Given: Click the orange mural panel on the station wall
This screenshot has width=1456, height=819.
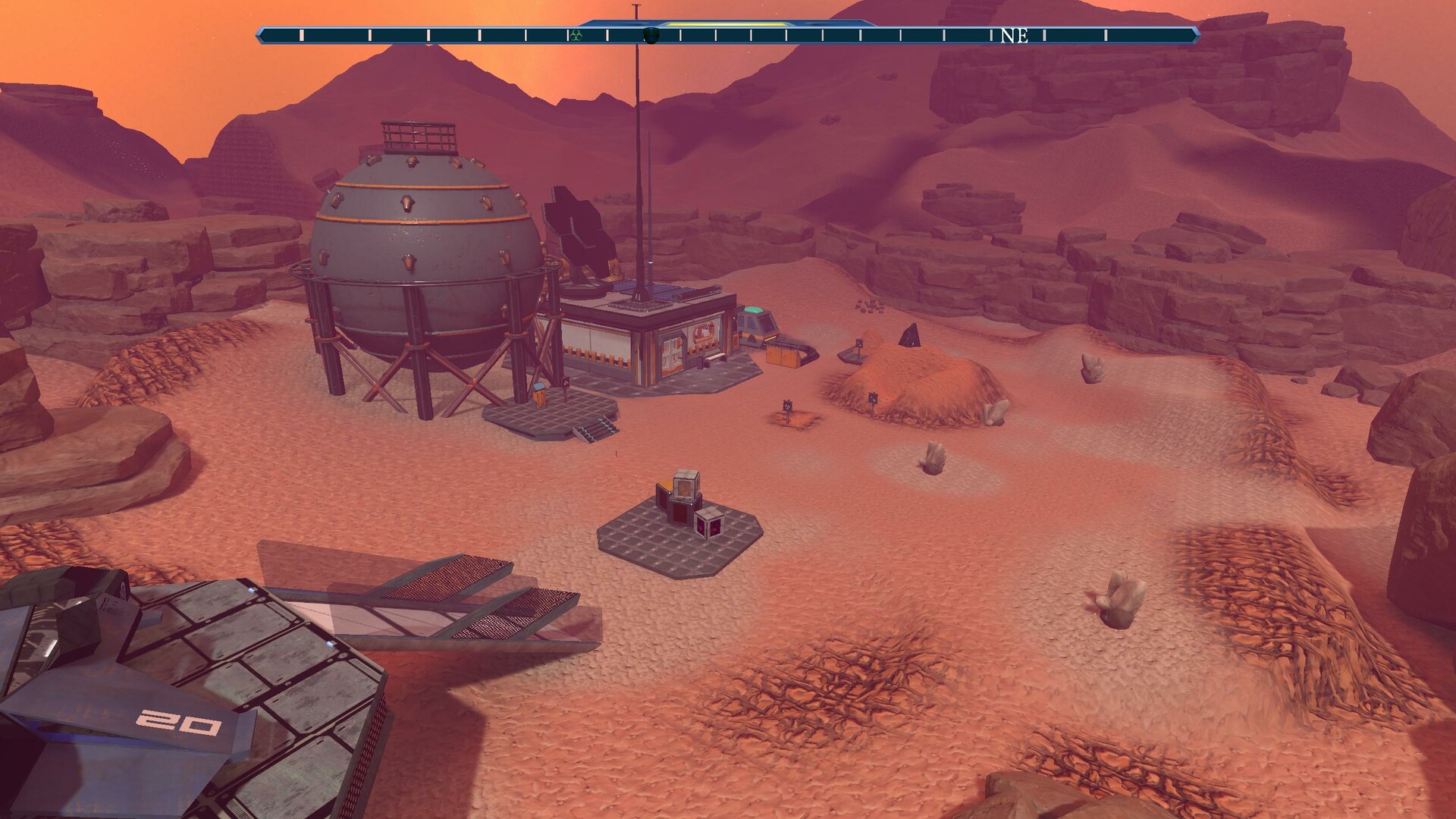Looking at the screenshot, I should coord(703,332).
